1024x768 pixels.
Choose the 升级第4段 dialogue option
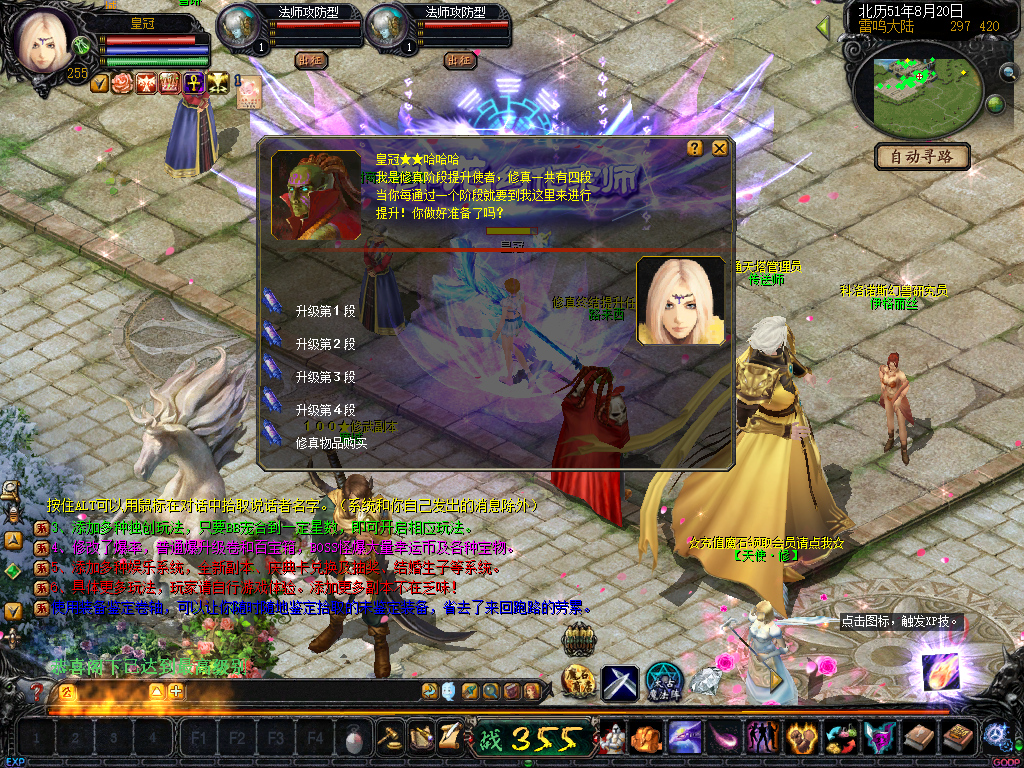point(325,410)
